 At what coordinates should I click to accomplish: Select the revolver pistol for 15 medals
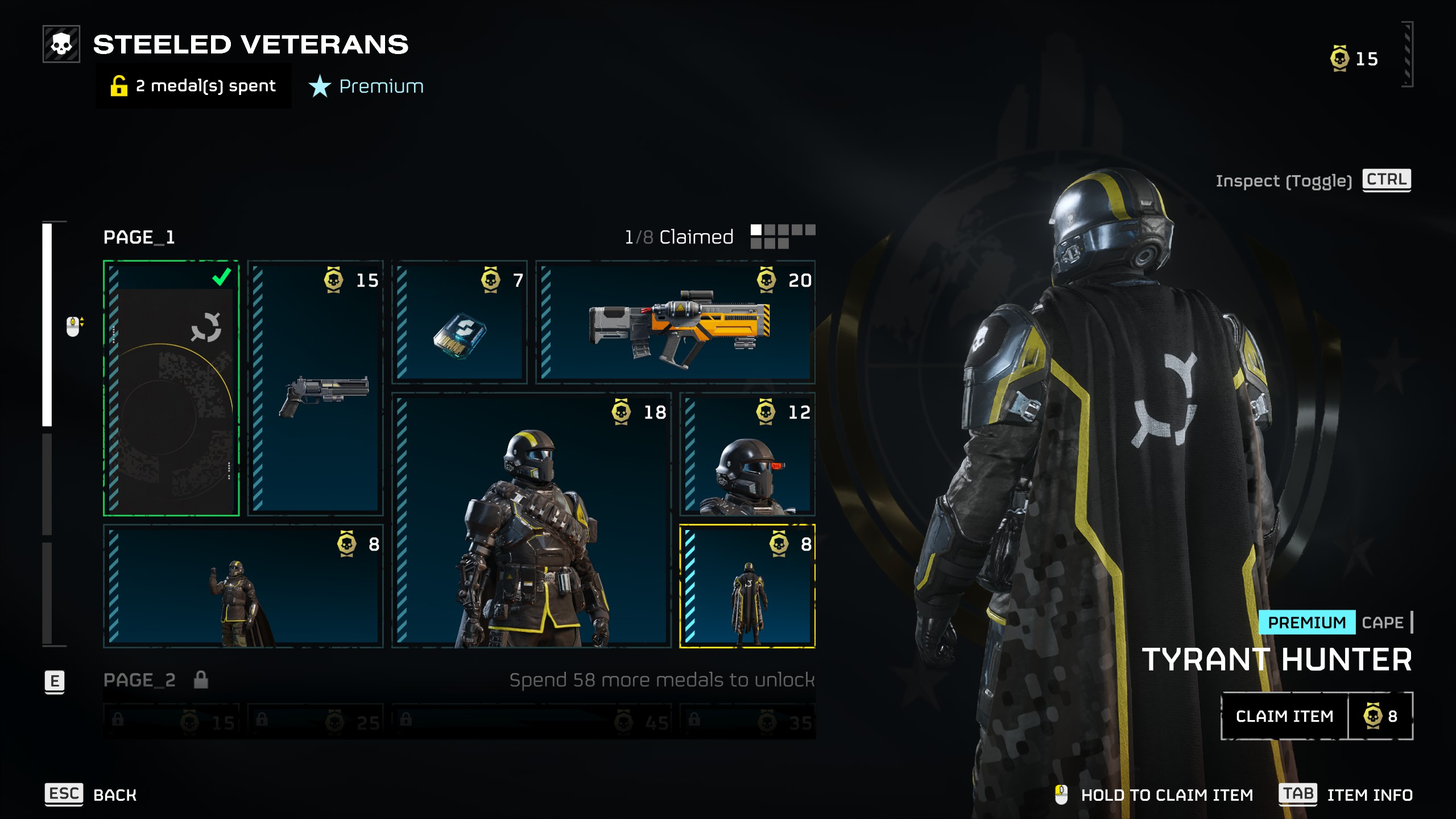pyautogui.click(x=316, y=388)
